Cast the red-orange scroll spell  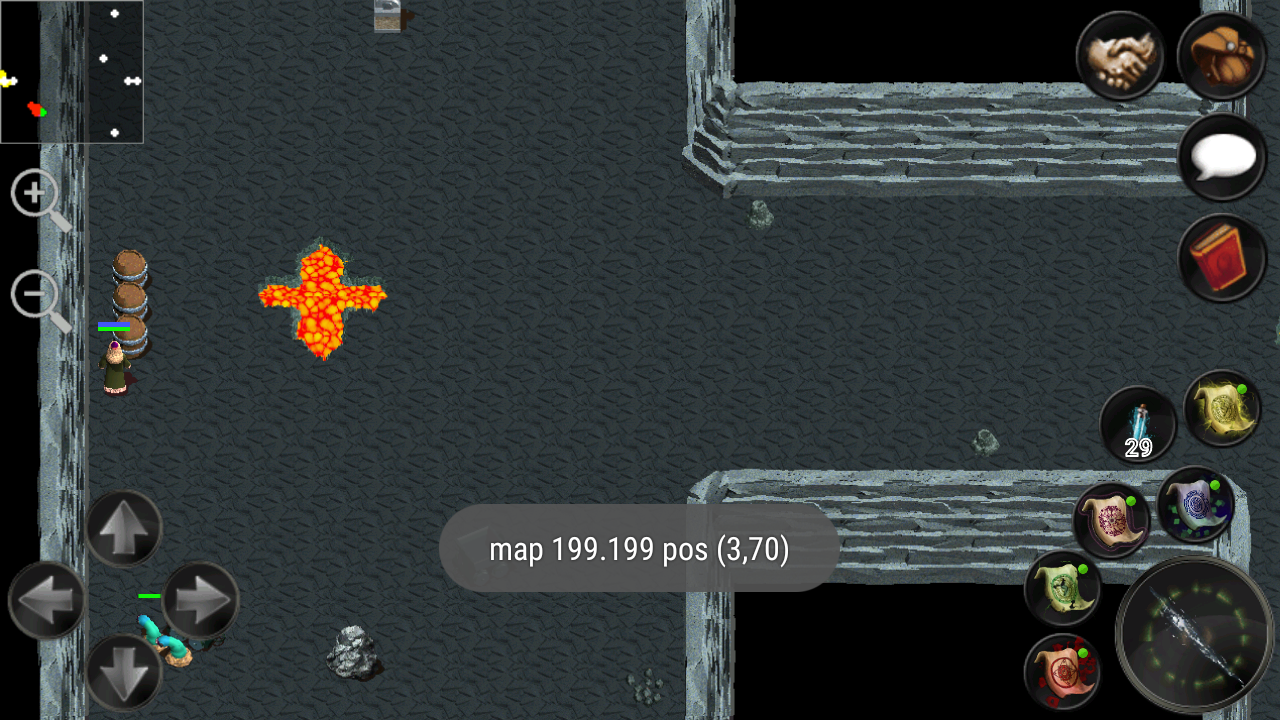(x=1062, y=672)
